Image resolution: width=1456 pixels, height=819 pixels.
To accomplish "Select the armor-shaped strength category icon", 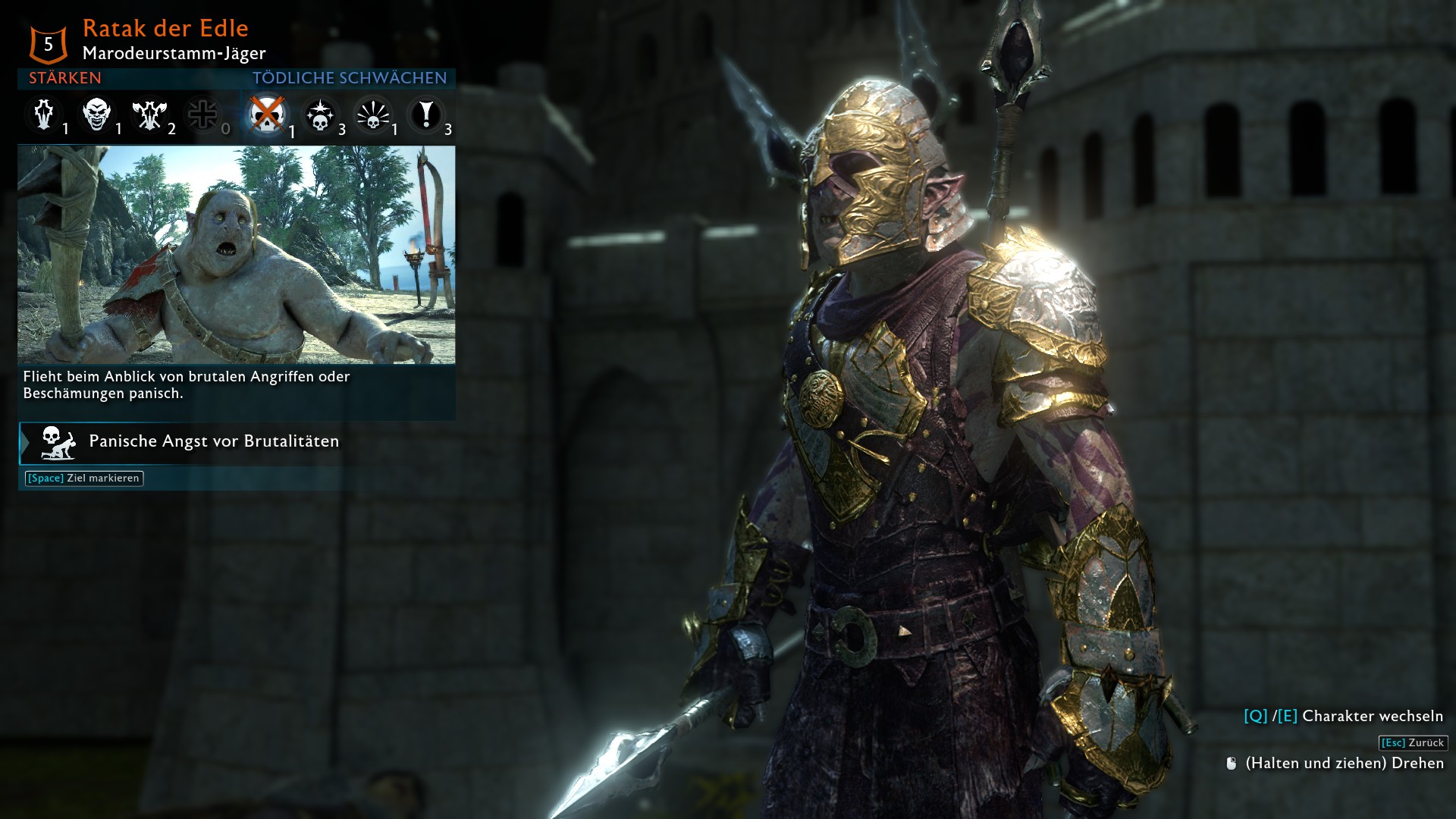I will 44,115.
